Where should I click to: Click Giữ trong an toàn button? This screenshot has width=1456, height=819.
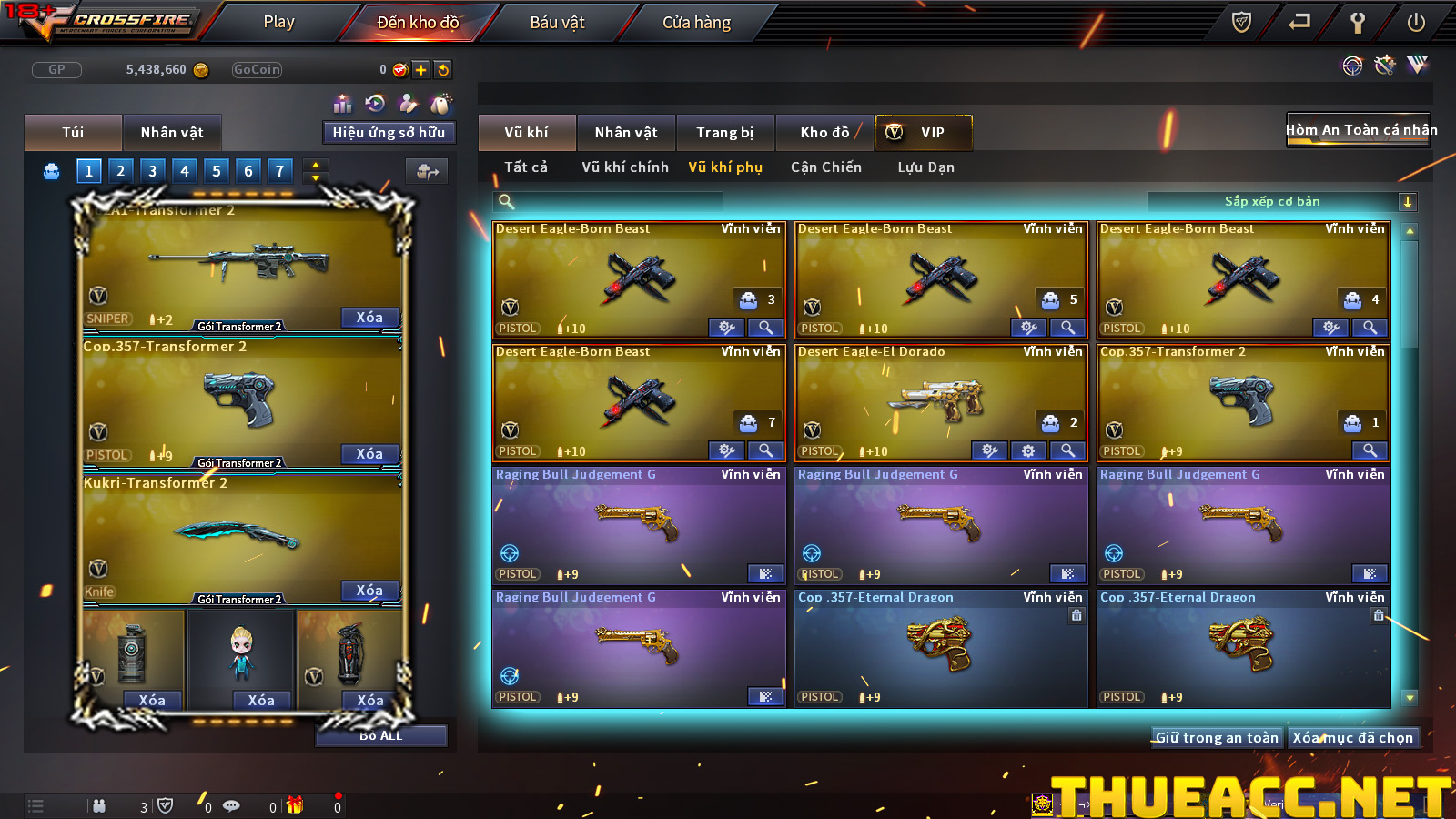1217,738
